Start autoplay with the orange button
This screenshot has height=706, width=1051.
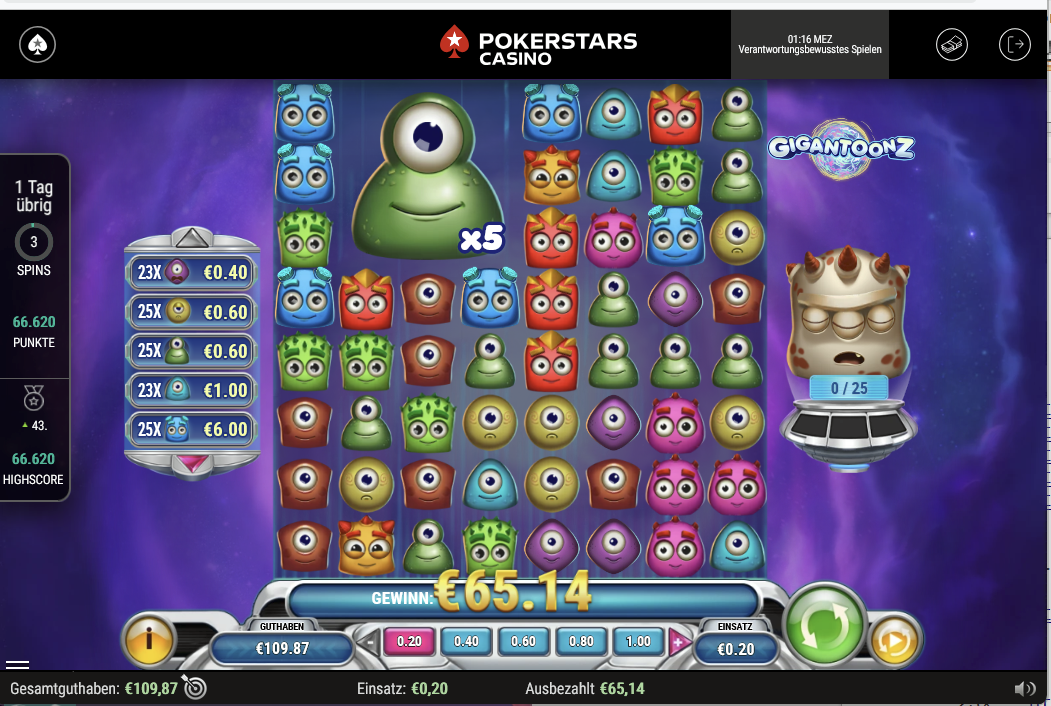pos(894,642)
